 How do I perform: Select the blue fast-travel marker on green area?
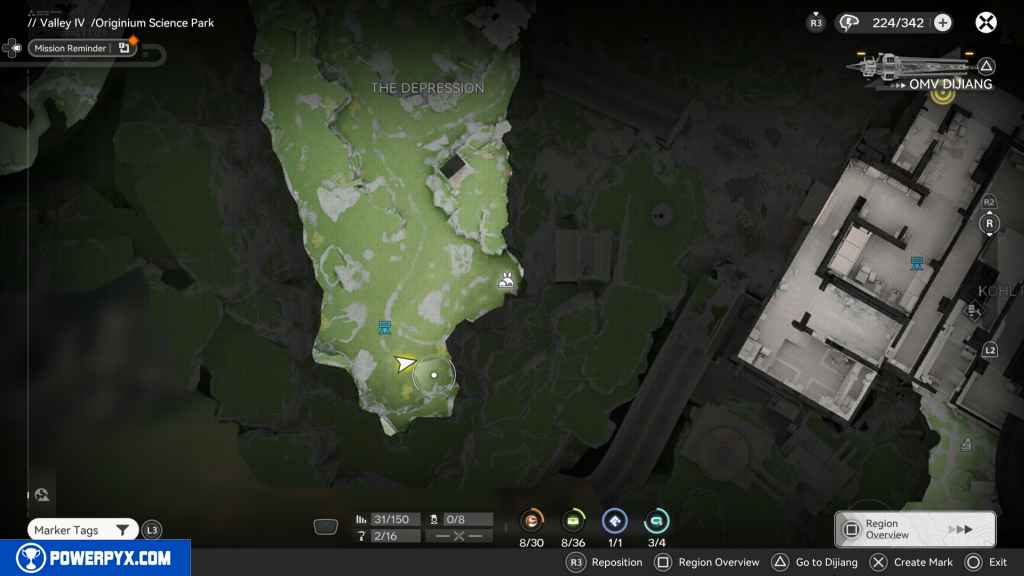[x=384, y=327]
